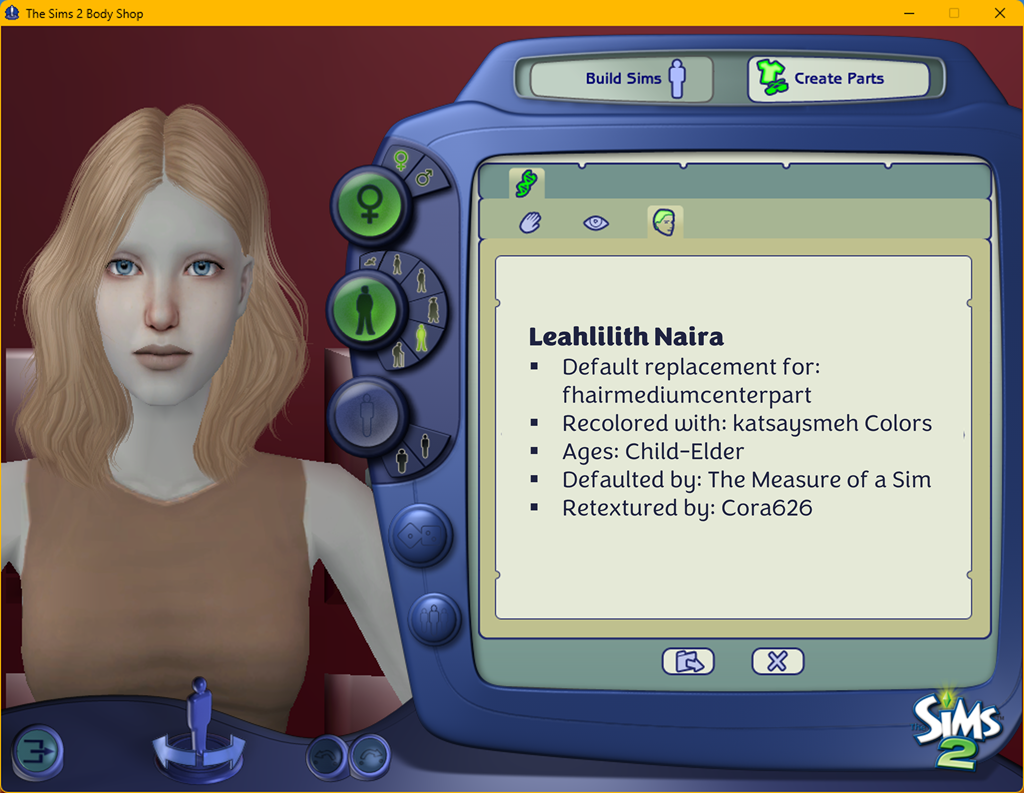Open the Build Sims mode

[621, 79]
